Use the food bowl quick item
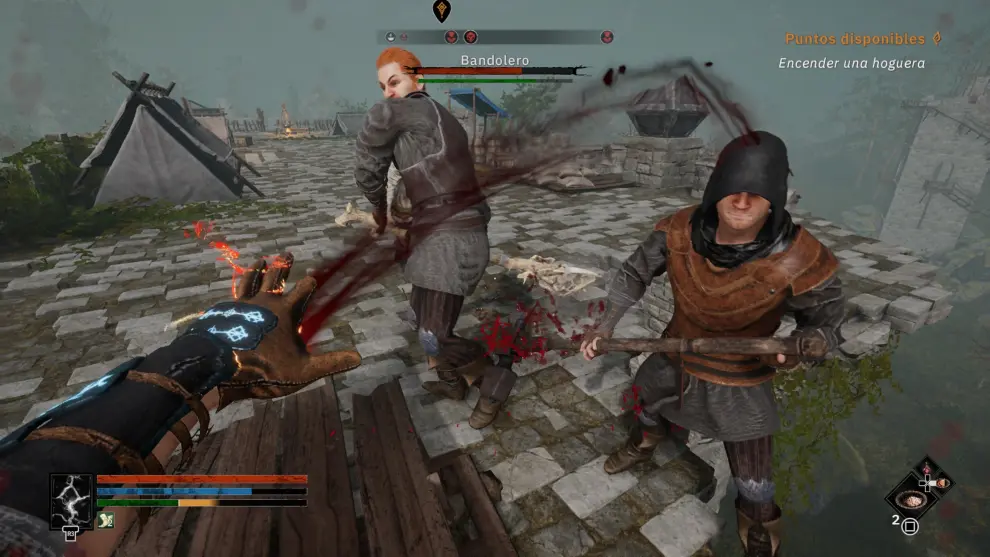This screenshot has width=990, height=557. [x=912, y=498]
